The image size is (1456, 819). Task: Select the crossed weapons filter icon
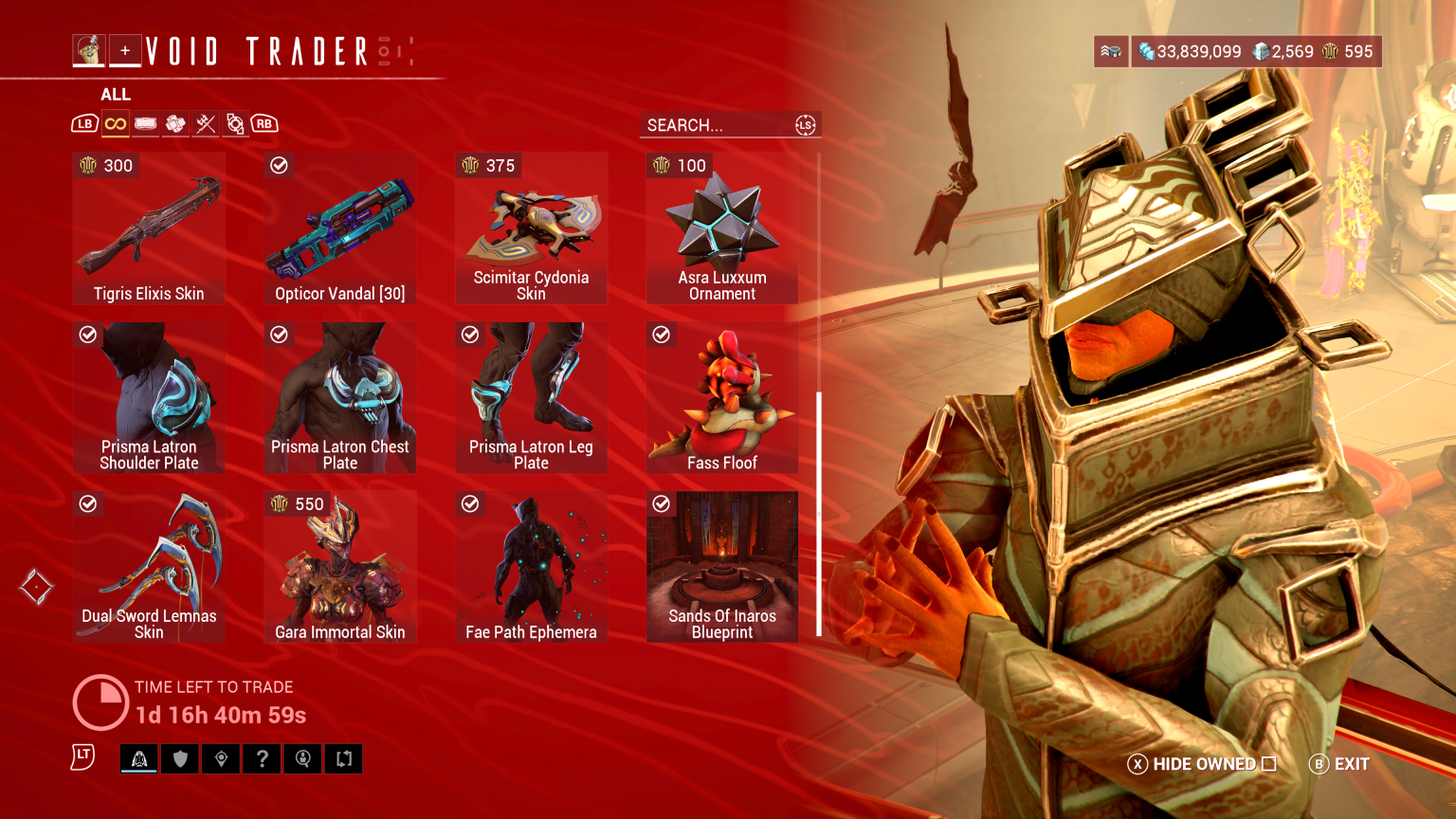click(206, 123)
